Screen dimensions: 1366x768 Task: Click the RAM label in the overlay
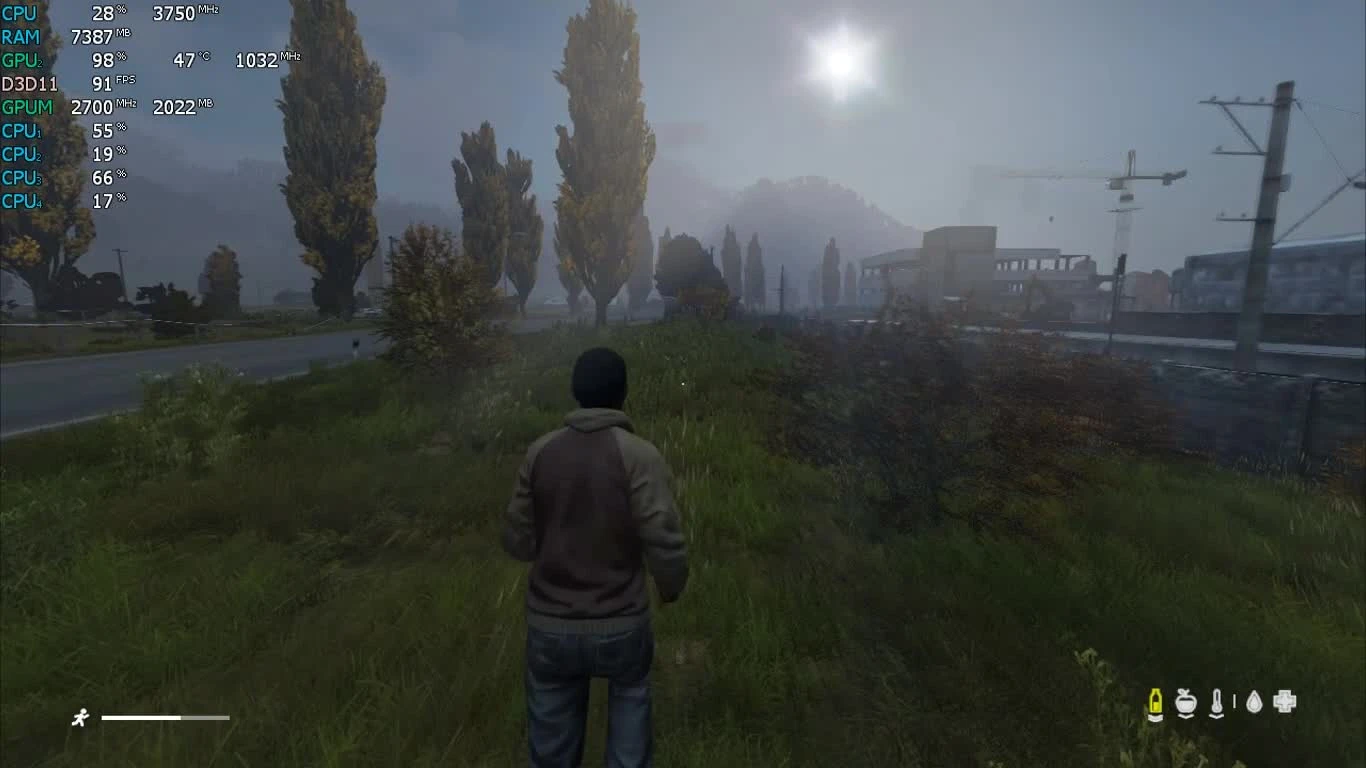[x=24, y=37]
